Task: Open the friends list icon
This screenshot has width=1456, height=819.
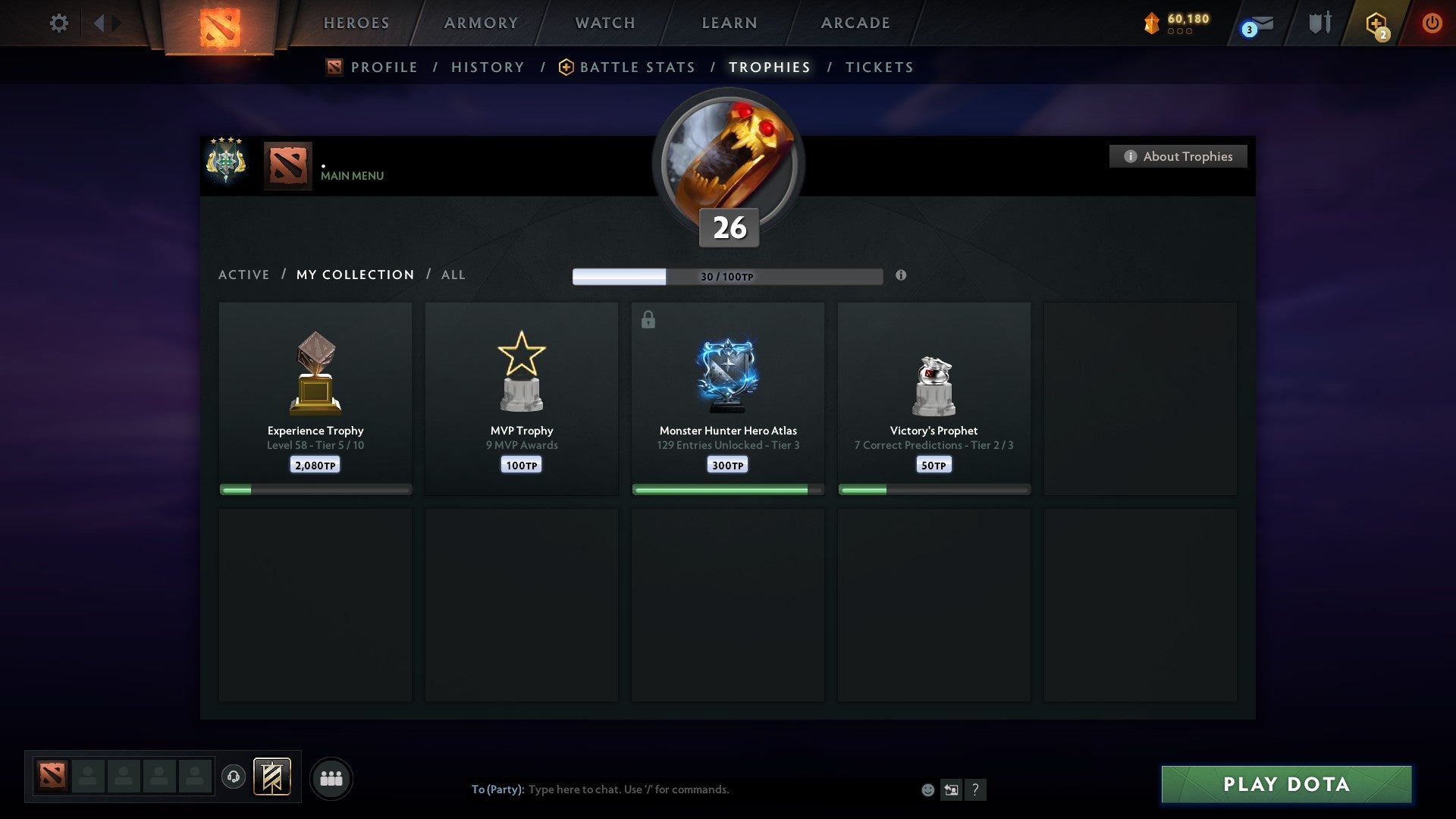Action: tap(331, 777)
